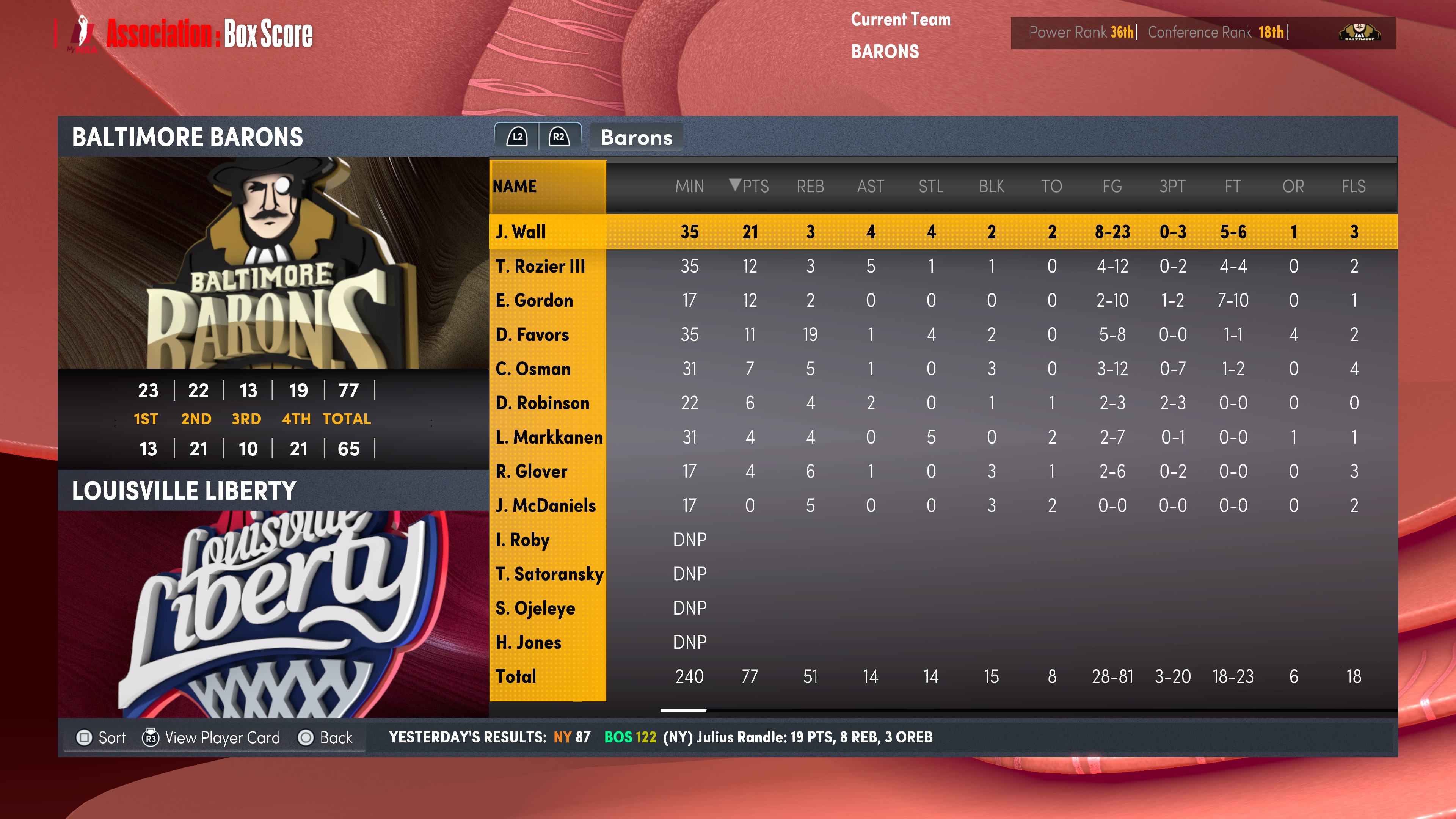Sort the table by PTS column
The height and width of the screenshot is (819, 1456).
750,186
